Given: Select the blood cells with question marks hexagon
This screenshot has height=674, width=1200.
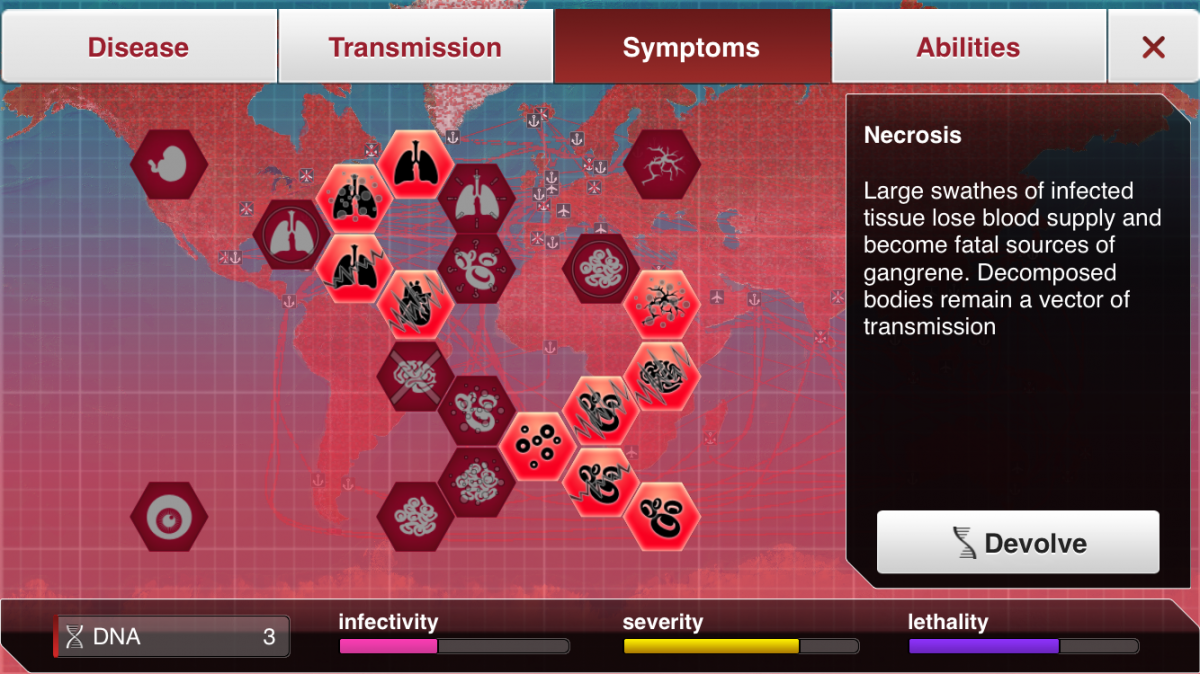Looking at the screenshot, I should [x=477, y=269].
